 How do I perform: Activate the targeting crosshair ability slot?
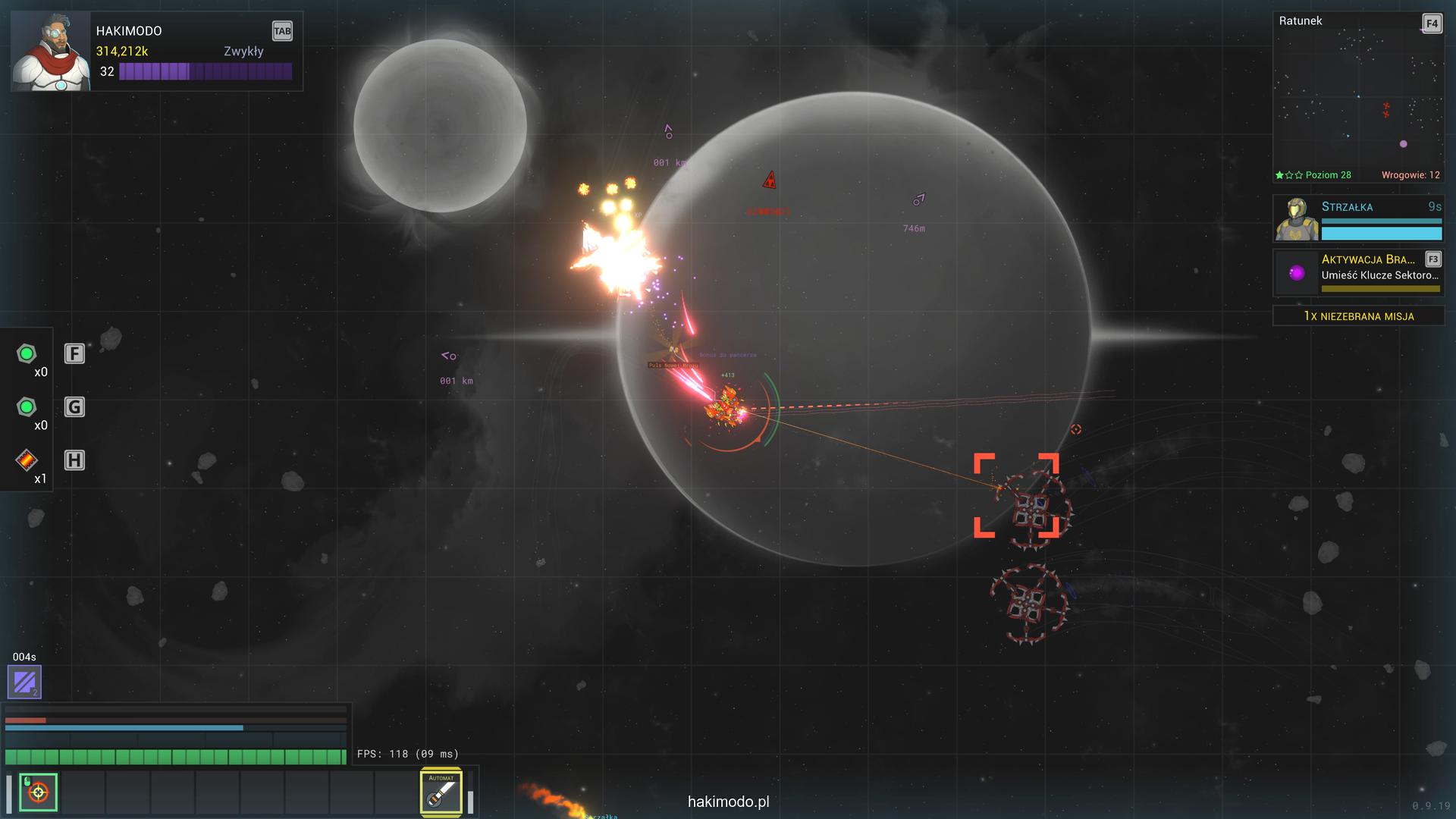[x=38, y=792]
